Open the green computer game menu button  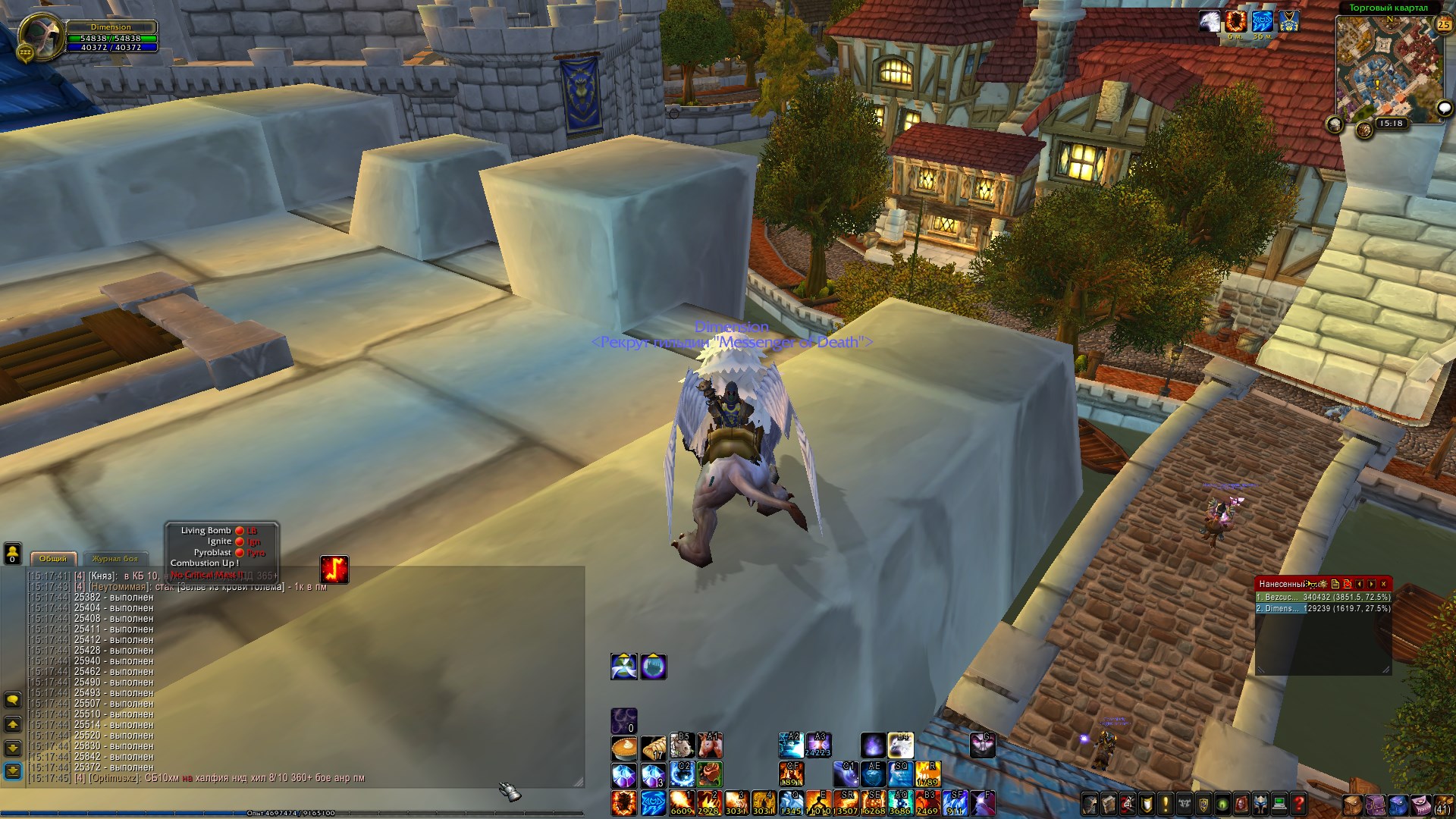tap(1279, 803)
